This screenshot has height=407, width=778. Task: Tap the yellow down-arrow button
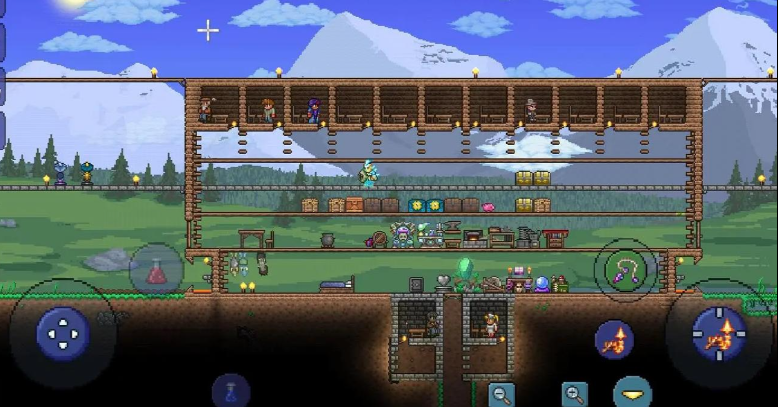[632, 393]
